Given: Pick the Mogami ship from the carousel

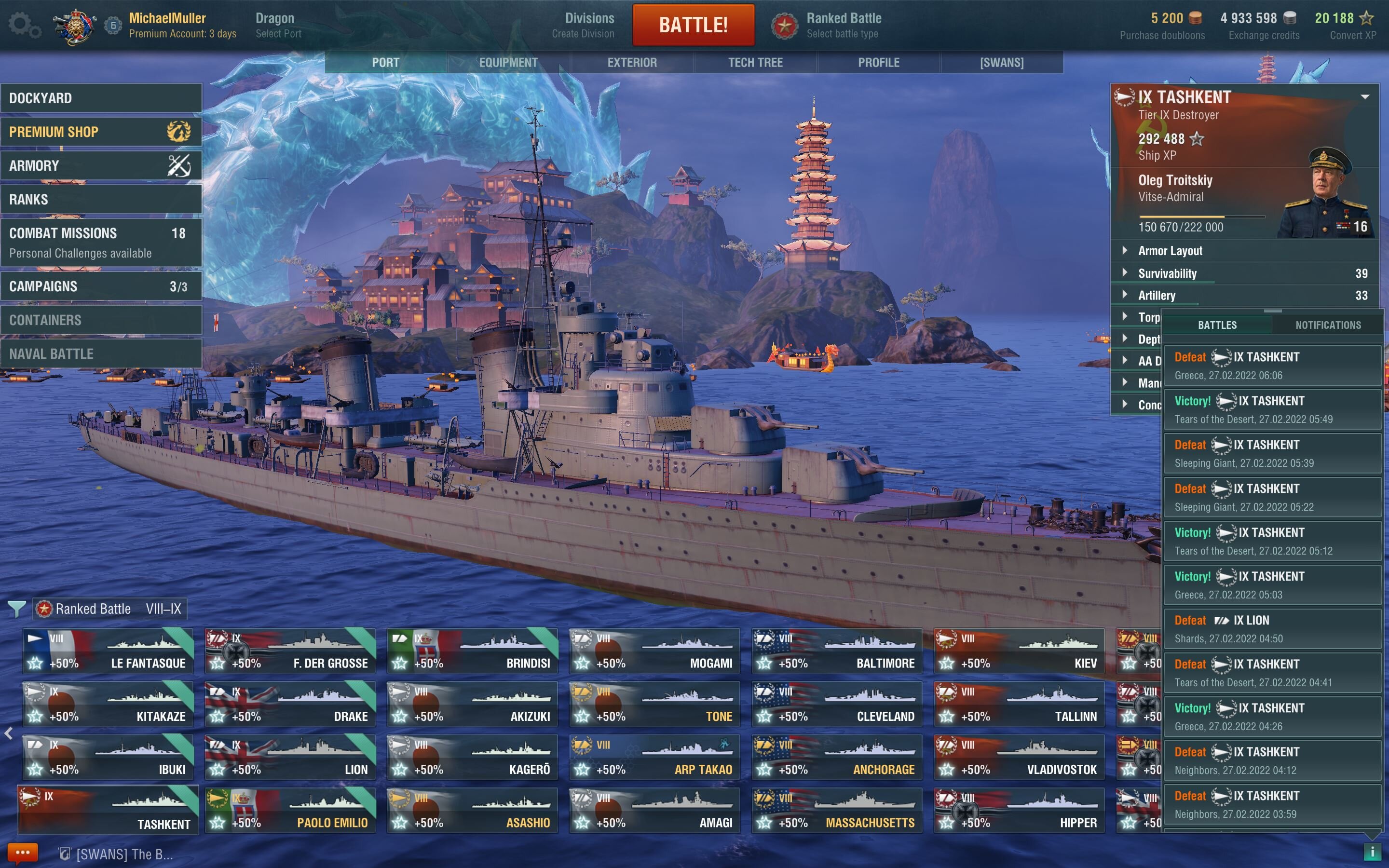Looking at the screenshot, I should coord(654,651).
